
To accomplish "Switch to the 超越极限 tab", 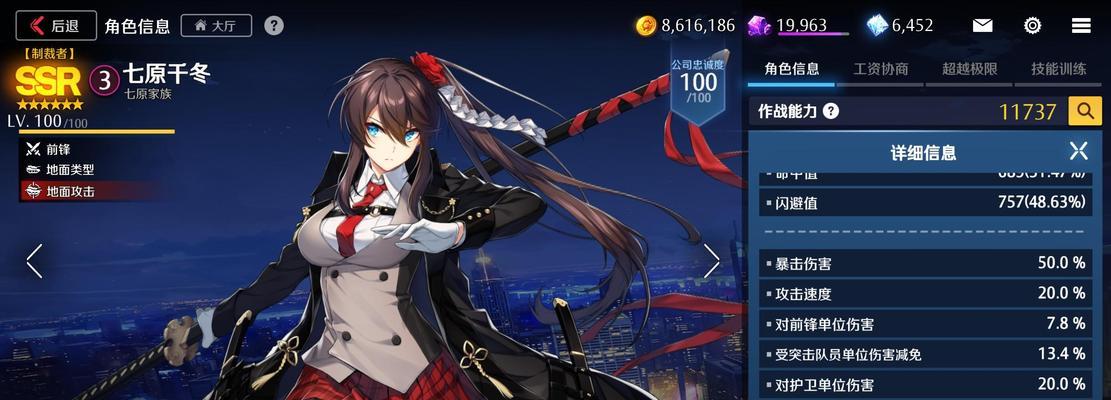I will (969, 69).
